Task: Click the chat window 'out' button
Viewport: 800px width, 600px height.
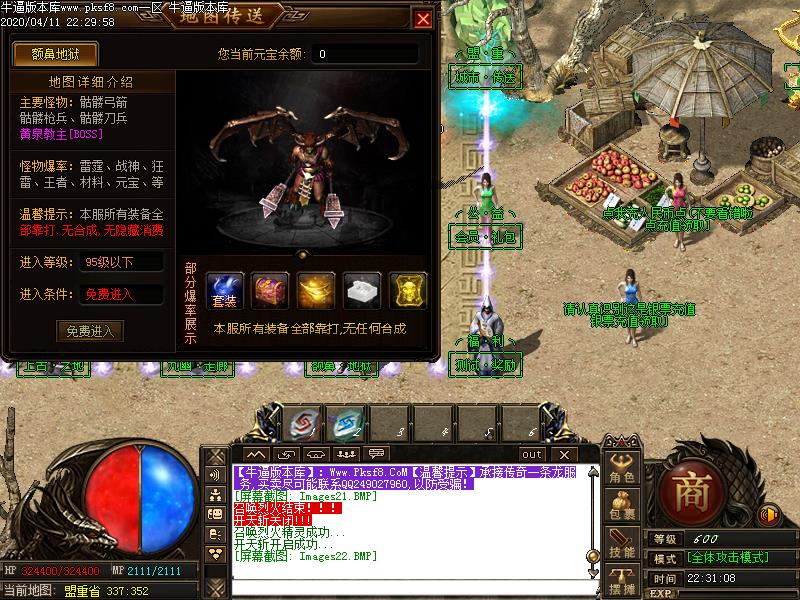Action: click(x=532, y=455)
